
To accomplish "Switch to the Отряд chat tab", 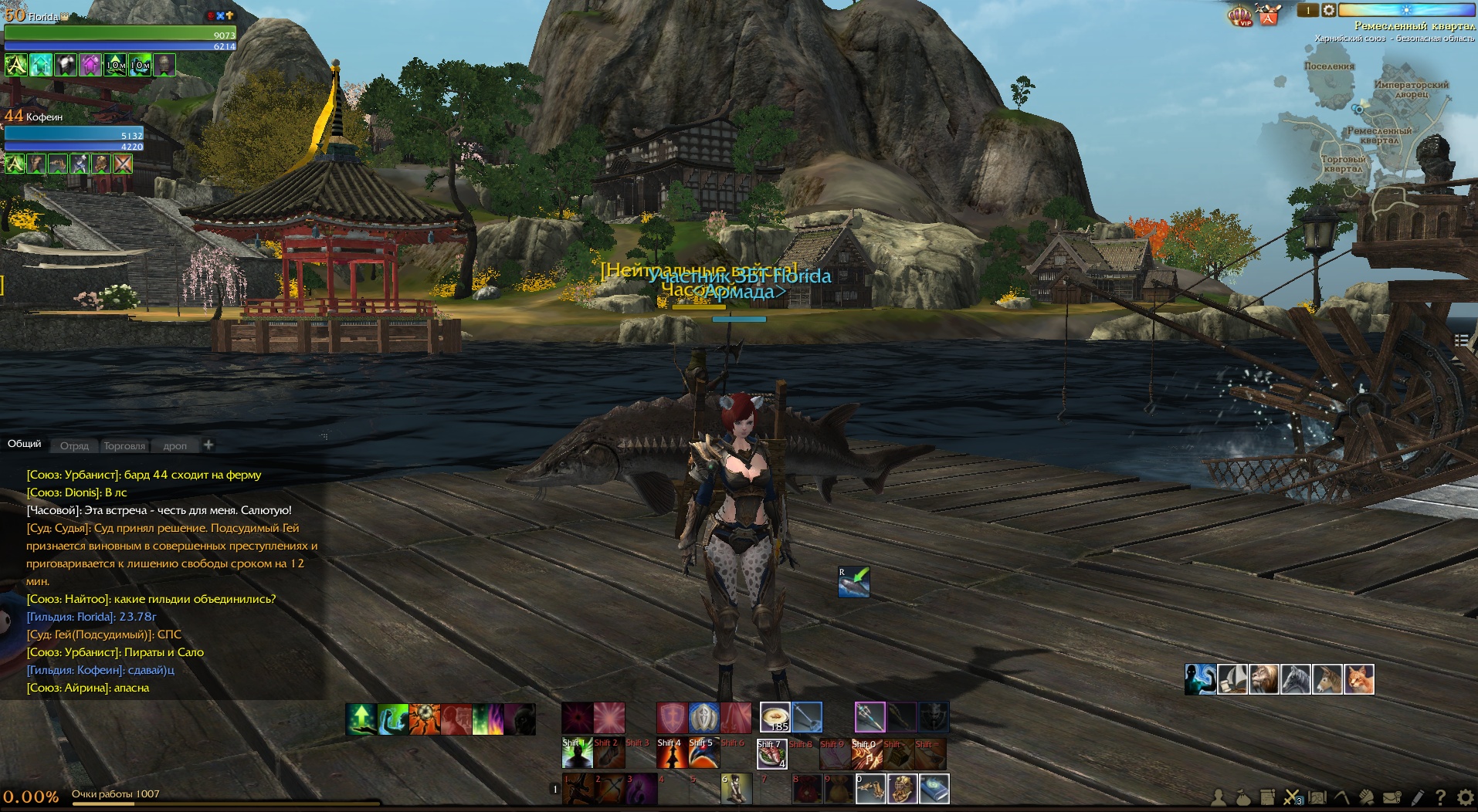I will tap(74, 445).
